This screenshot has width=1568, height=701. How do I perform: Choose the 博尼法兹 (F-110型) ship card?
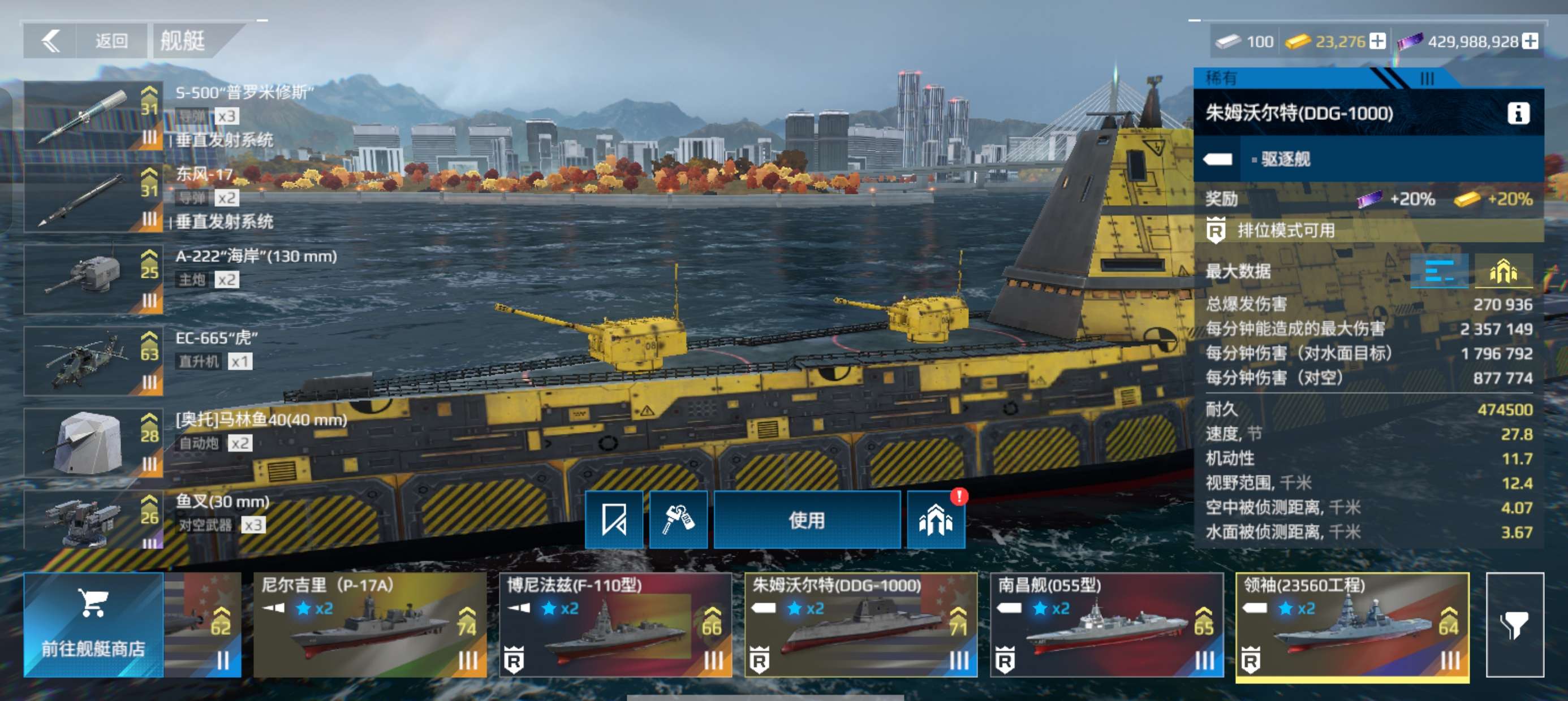click(615, 625)
